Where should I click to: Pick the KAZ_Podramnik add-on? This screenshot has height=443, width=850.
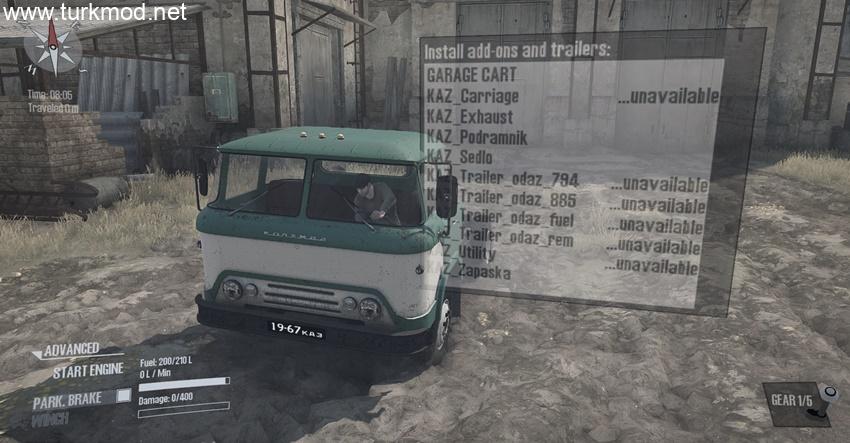pos(476,138)
